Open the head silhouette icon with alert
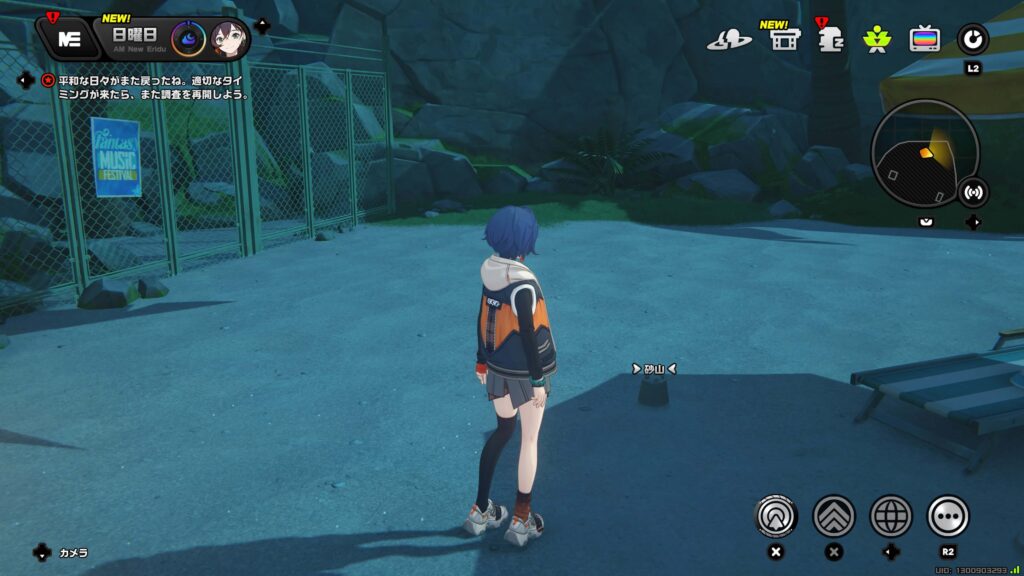The width and height of the screenshot is (1024, 576). 830,40
